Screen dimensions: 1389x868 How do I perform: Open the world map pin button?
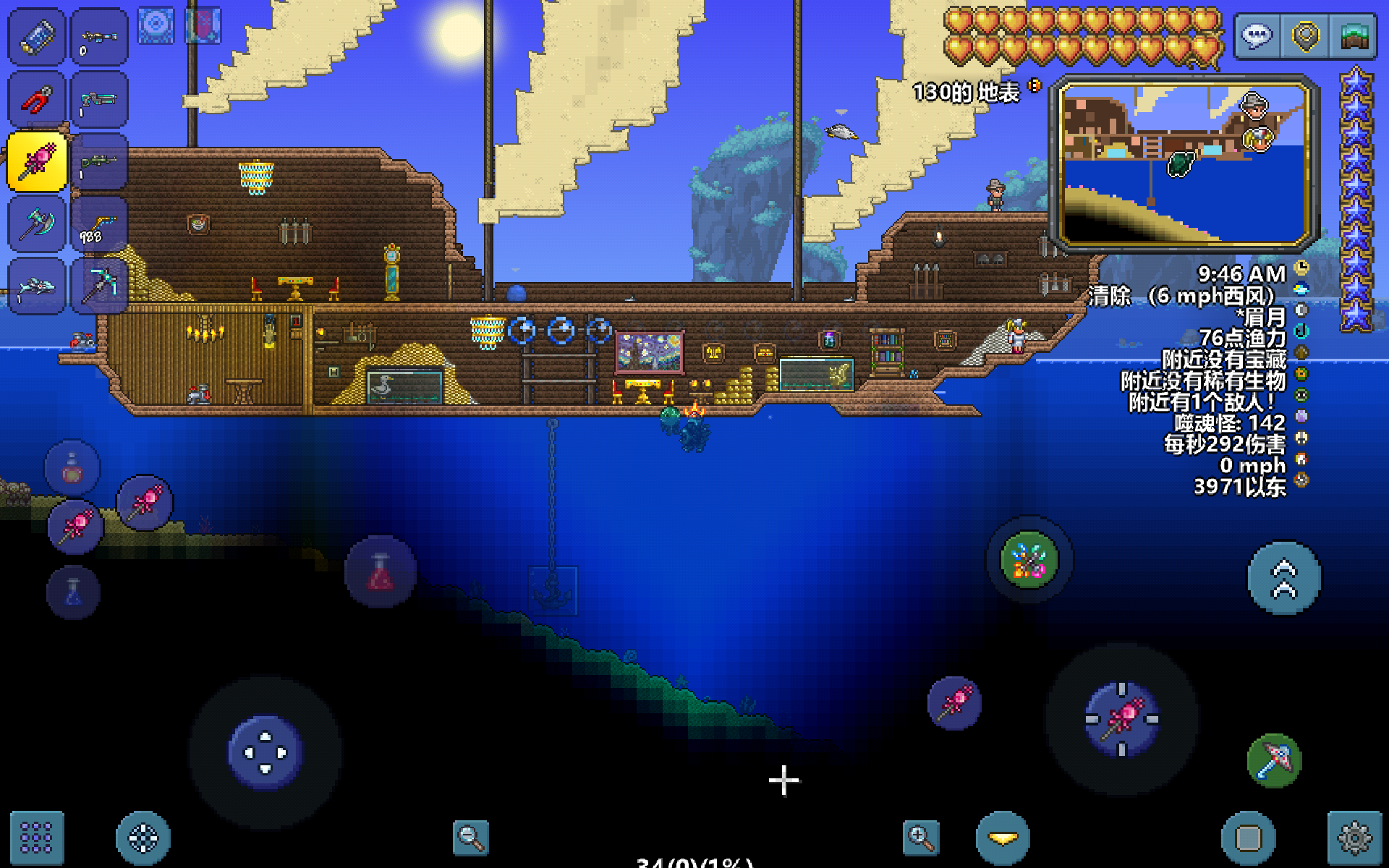1306,36
